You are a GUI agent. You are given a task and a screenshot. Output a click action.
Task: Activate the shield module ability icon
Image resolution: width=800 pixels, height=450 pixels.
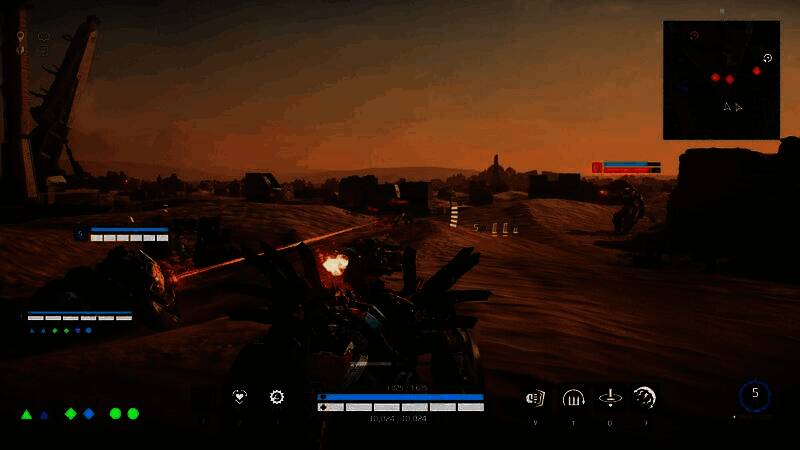tap(535, 398)
